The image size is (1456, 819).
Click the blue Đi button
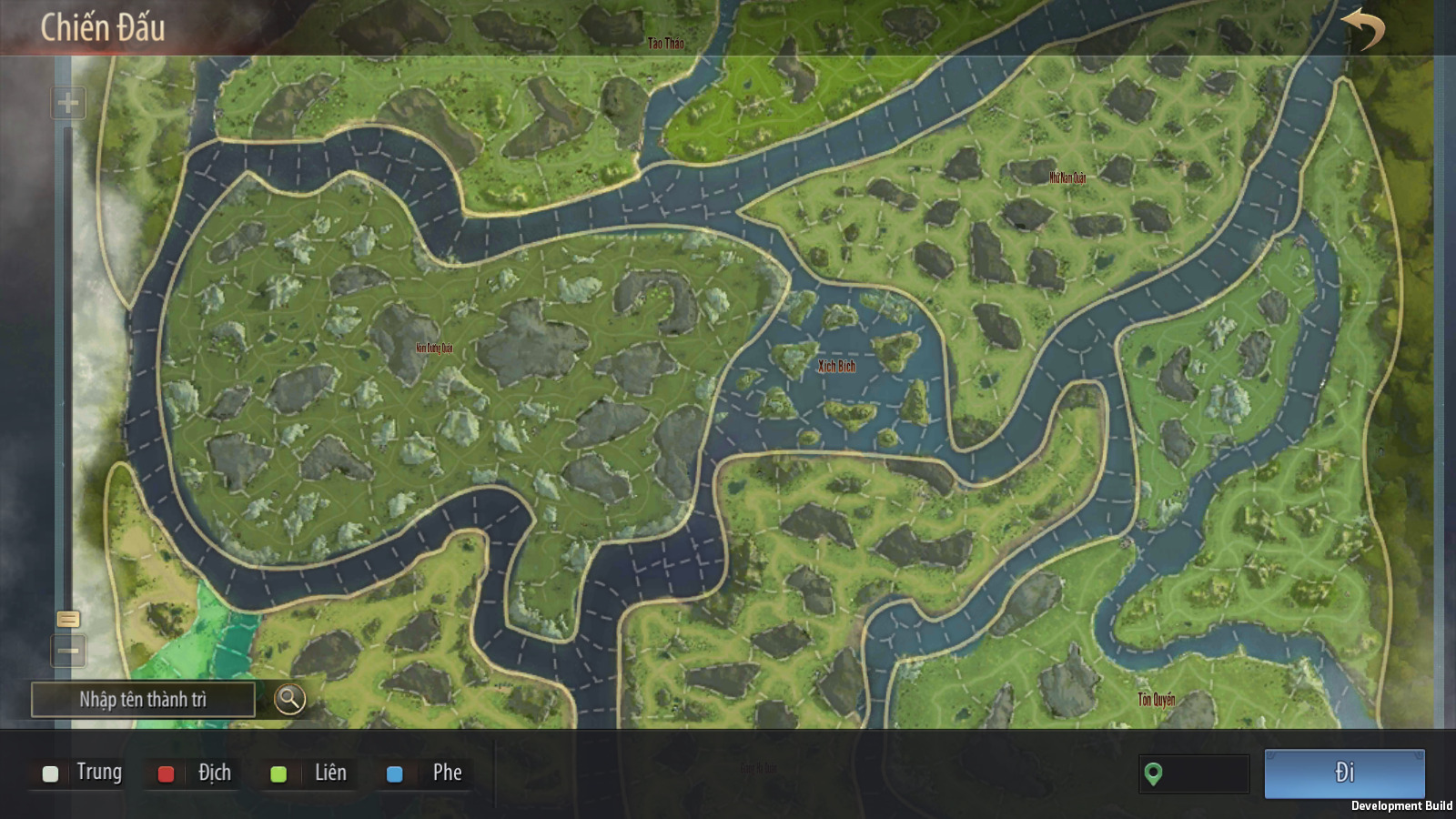click(x=1344, y=773)
